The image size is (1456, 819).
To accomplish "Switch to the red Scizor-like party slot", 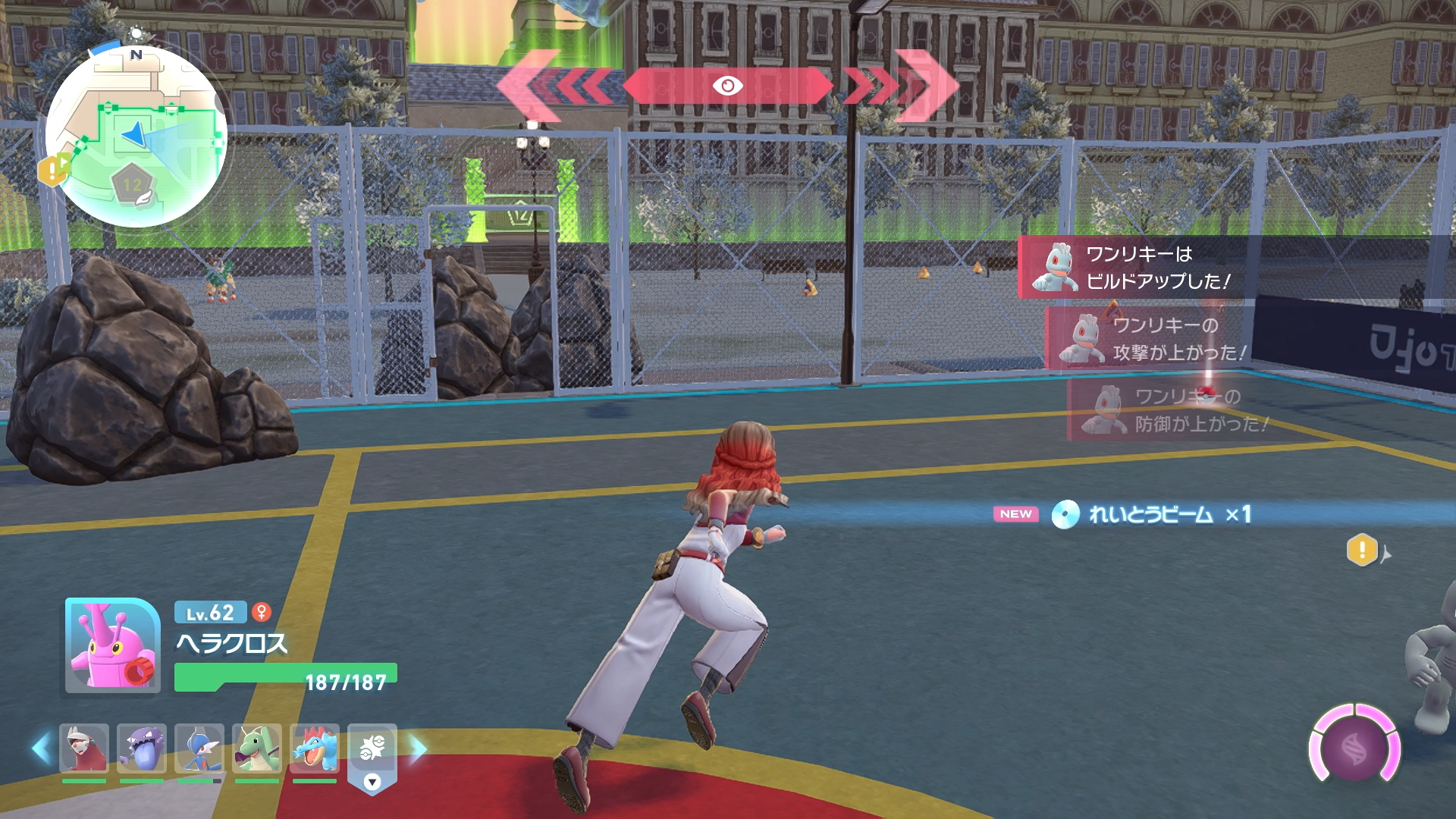I will pos(84,748).
